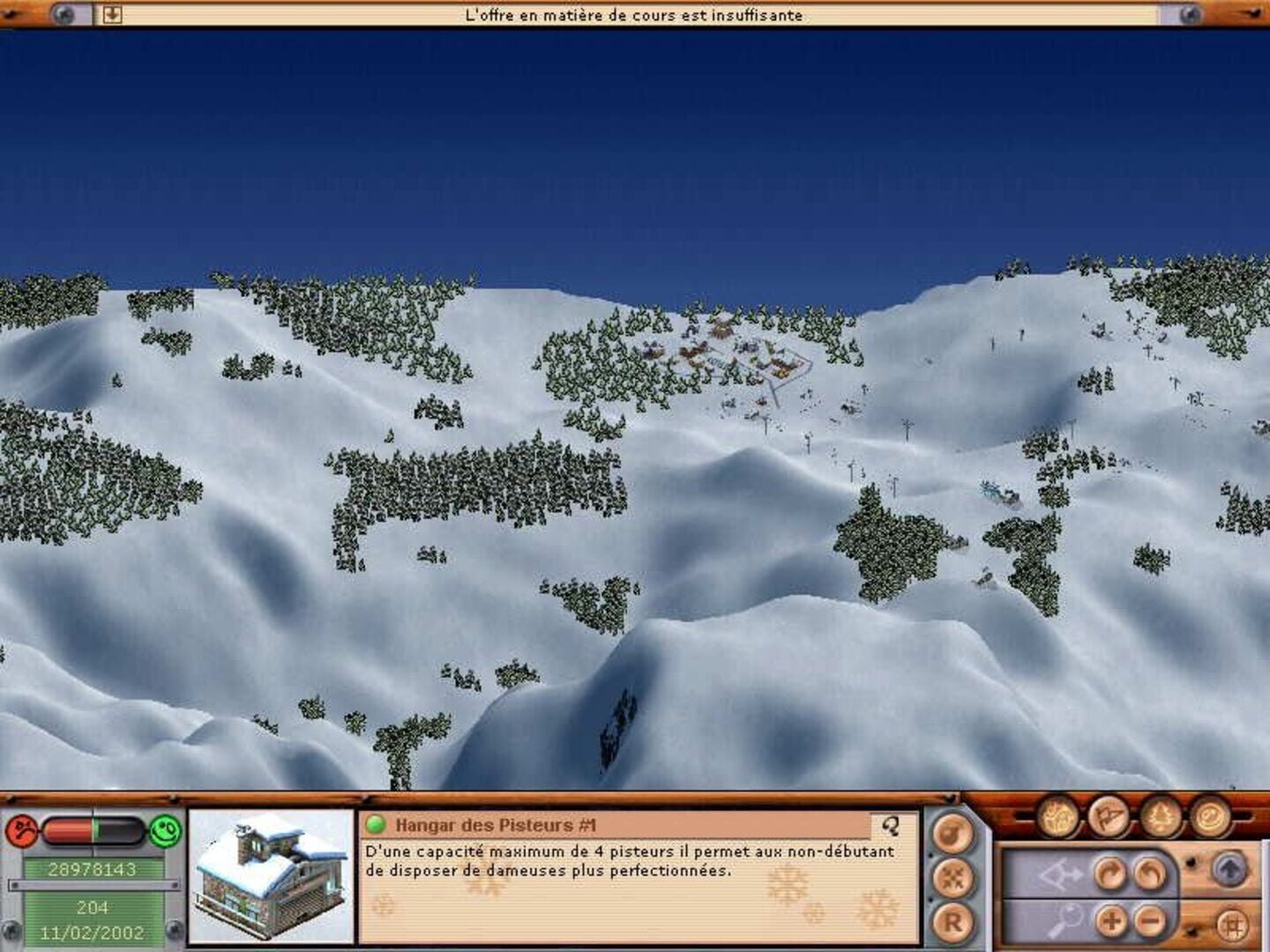
Task: Toggle the red angry face indicator
Action: coord(20,829)
